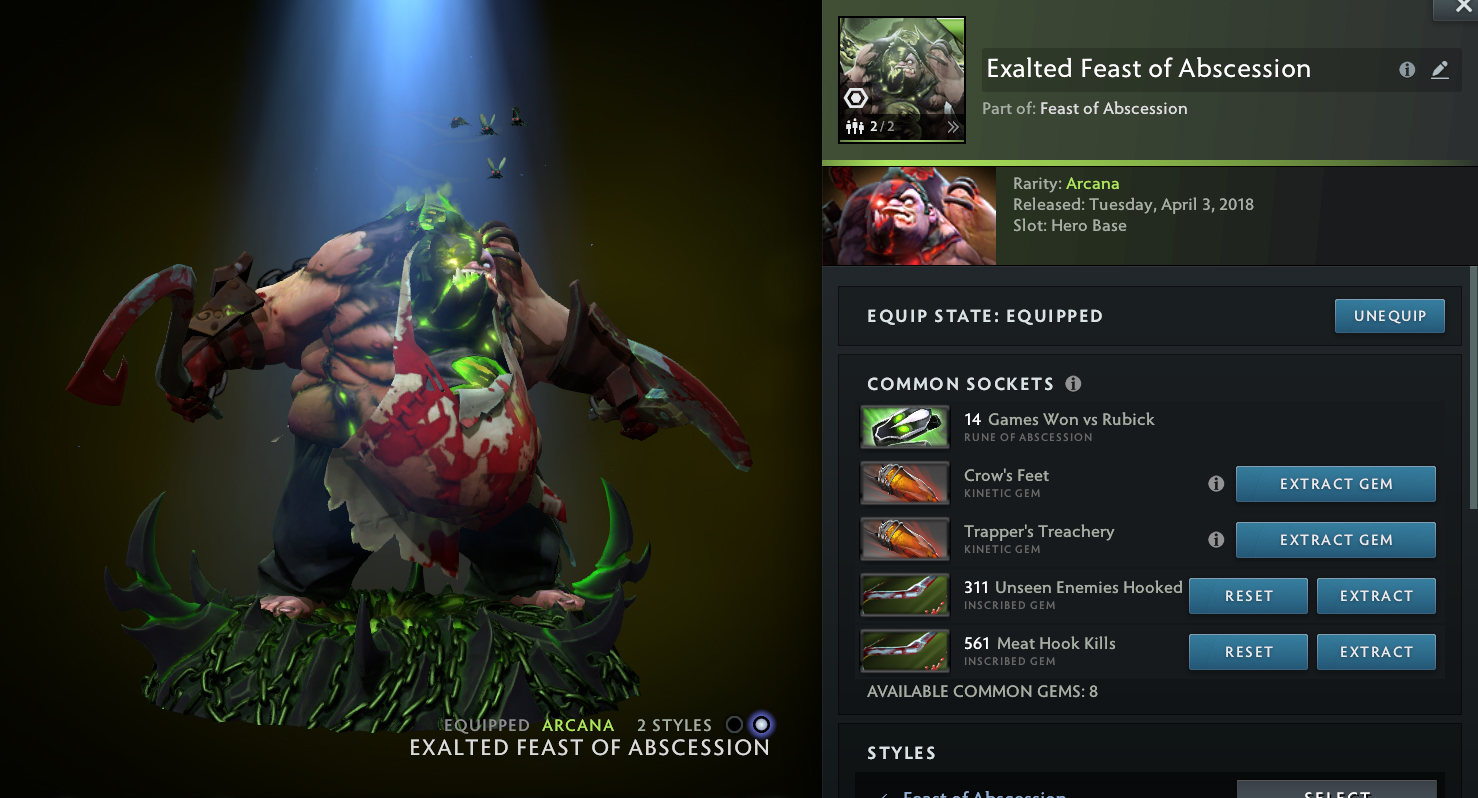The image size is (1478, 798).
Task: Rename item with the pencil edit icon
Action: click(x=1440, y=70)
